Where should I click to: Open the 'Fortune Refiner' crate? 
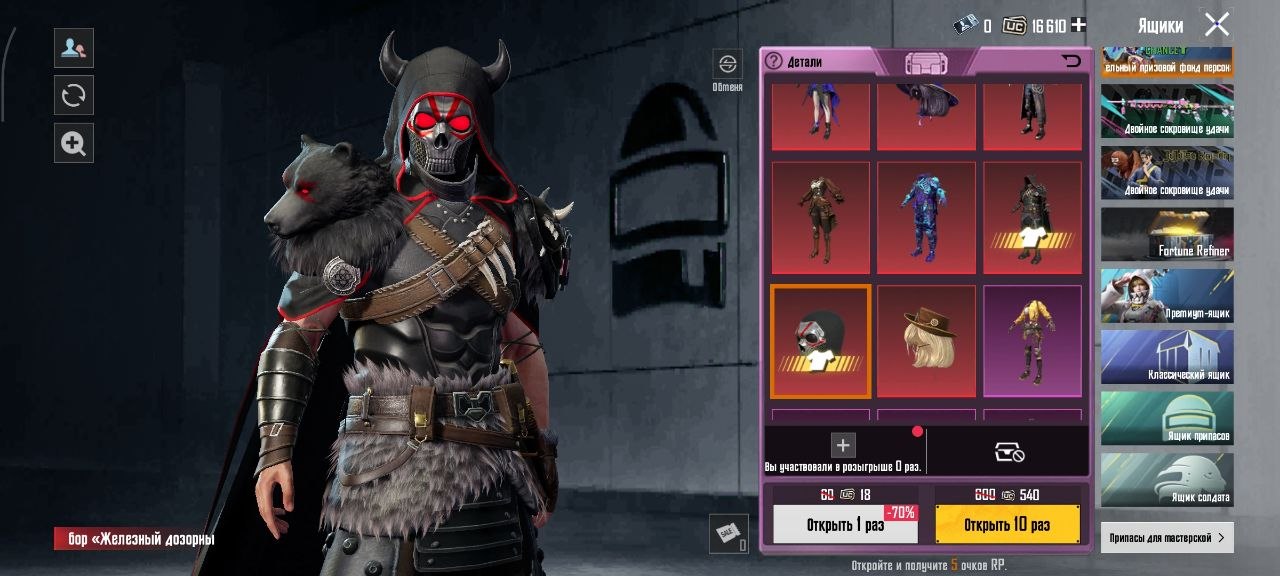point(1167,234)
